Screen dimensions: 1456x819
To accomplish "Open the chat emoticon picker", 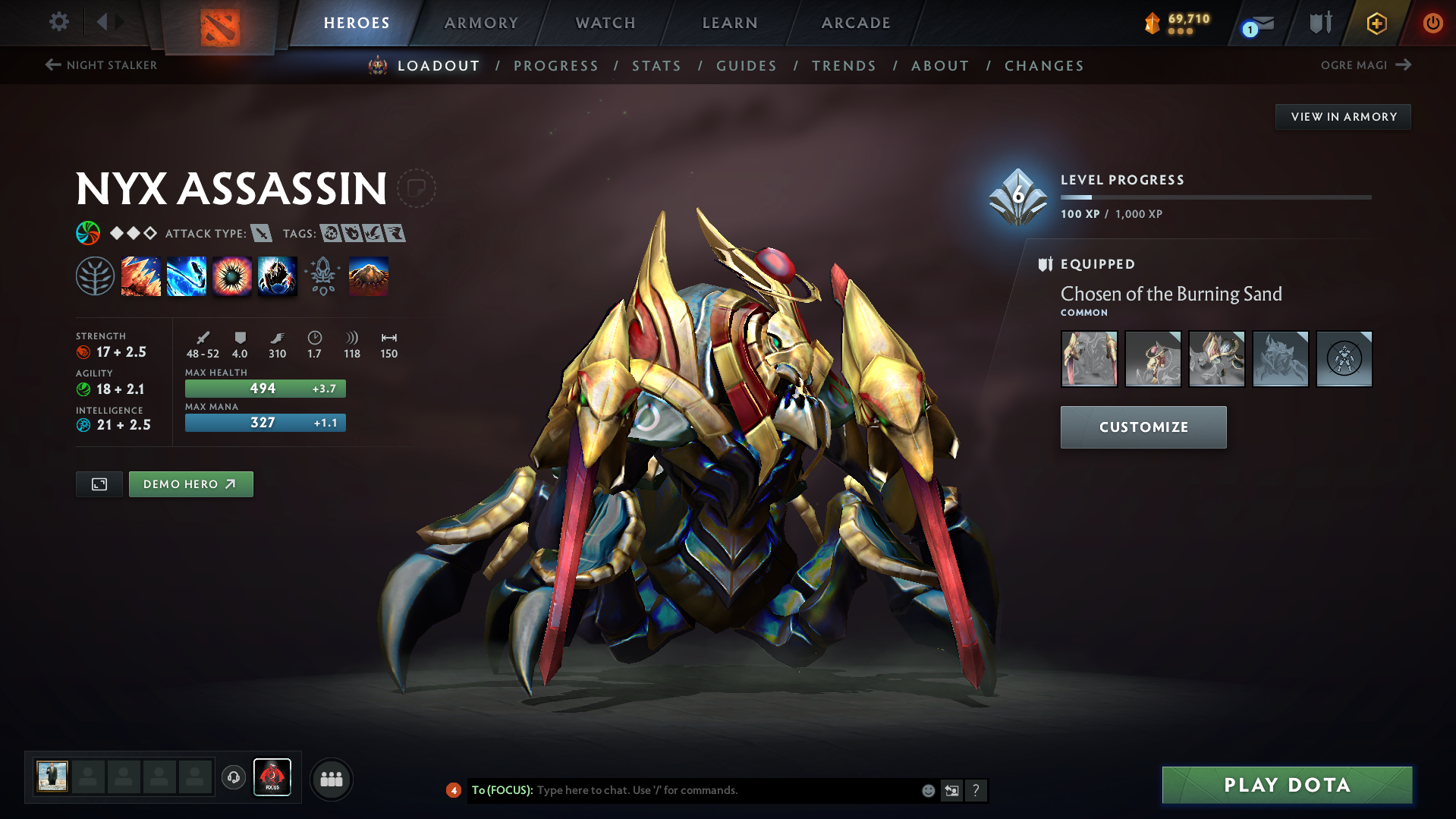I will 927,790.
